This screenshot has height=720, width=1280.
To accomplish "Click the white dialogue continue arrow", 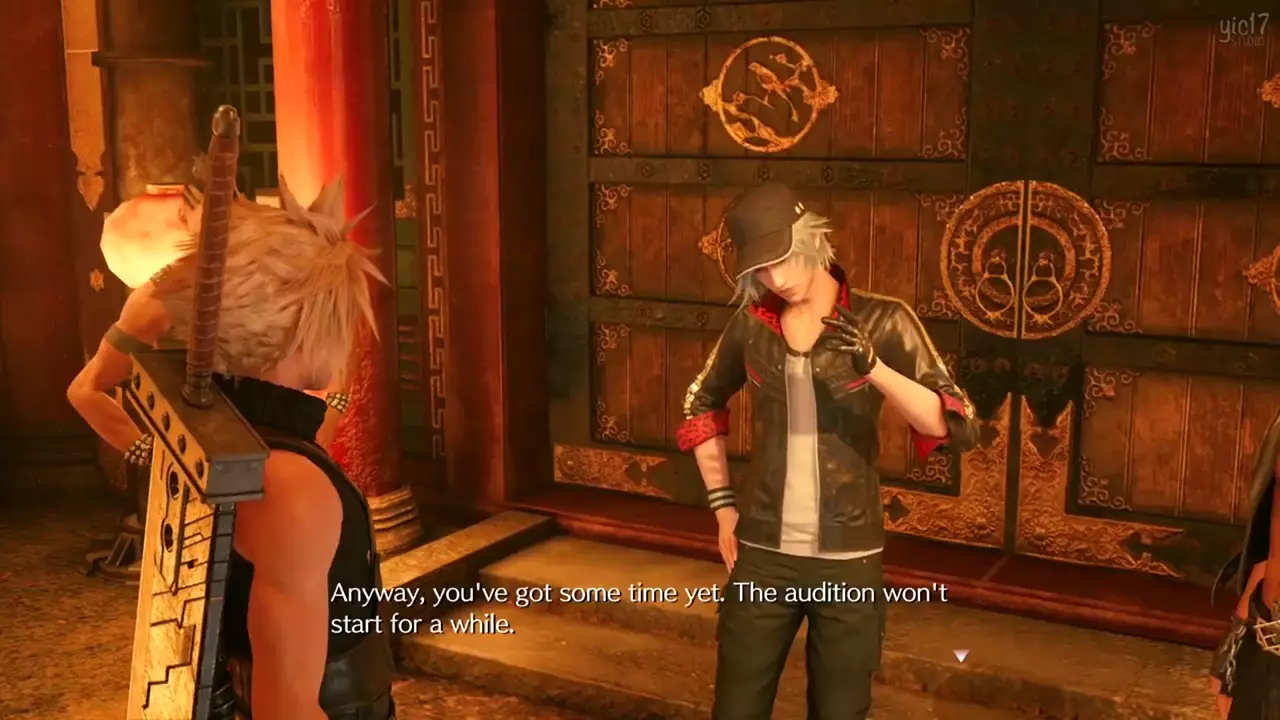I will (x=960, y=656).
